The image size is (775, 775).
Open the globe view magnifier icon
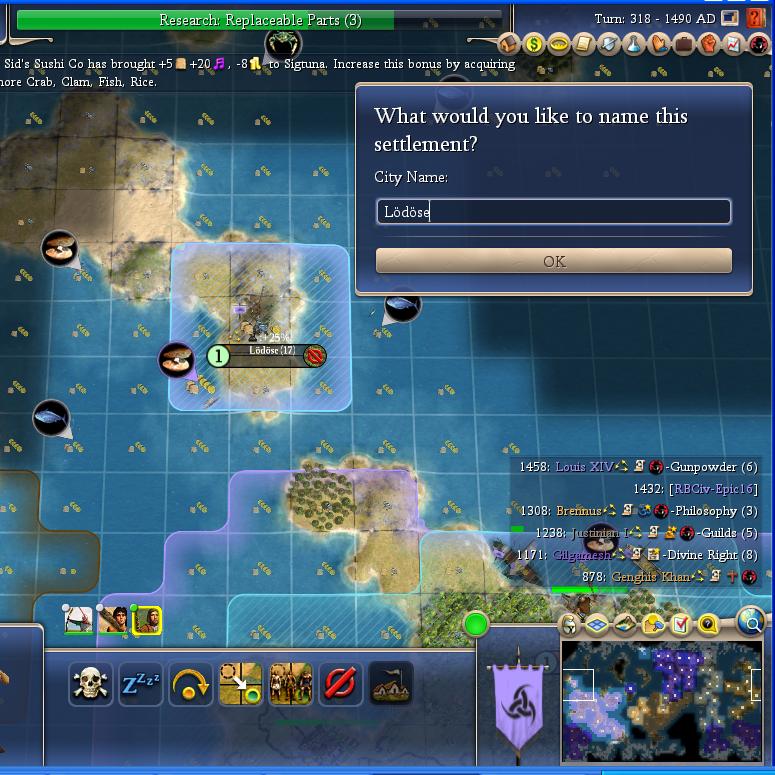(x=751, y=622)
